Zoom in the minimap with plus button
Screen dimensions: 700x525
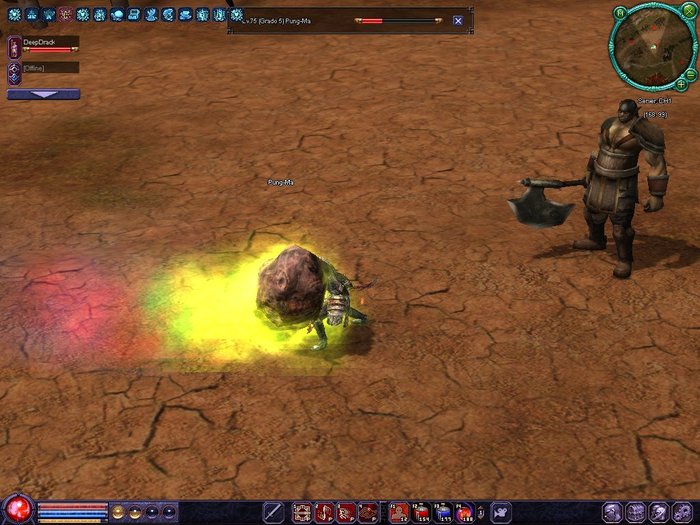[x=681, y=84]
